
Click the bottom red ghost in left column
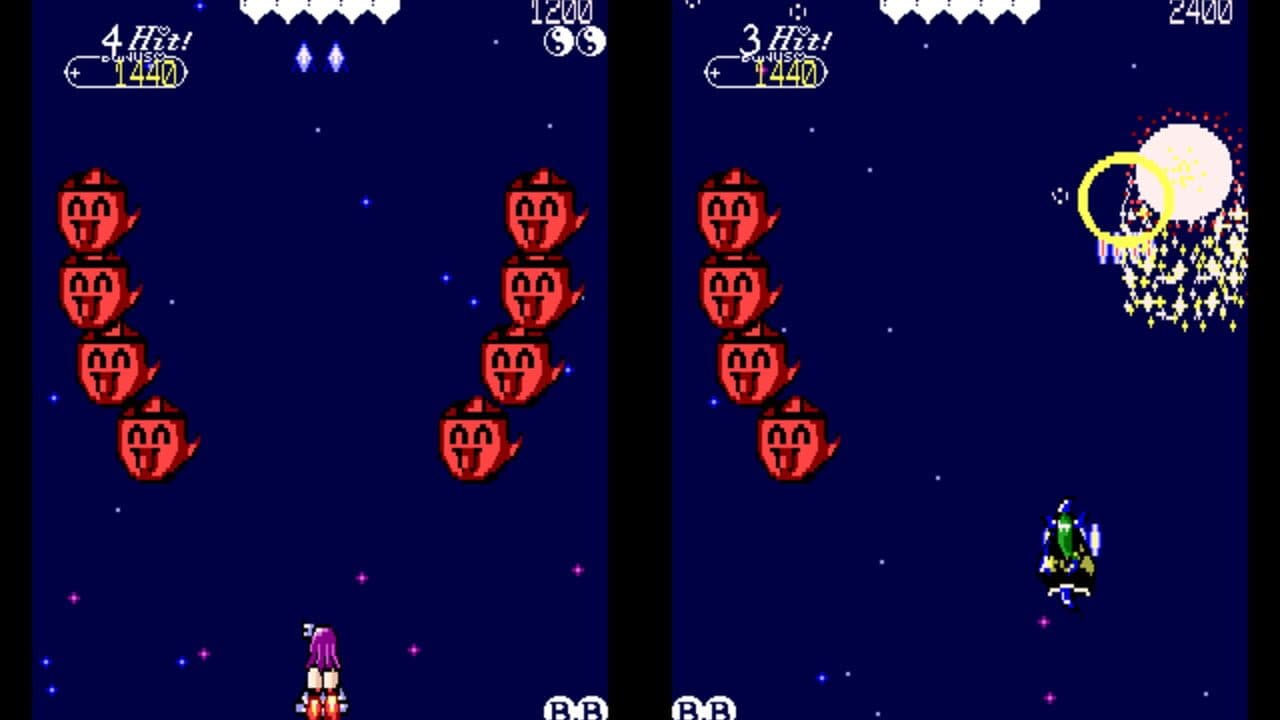150,440
